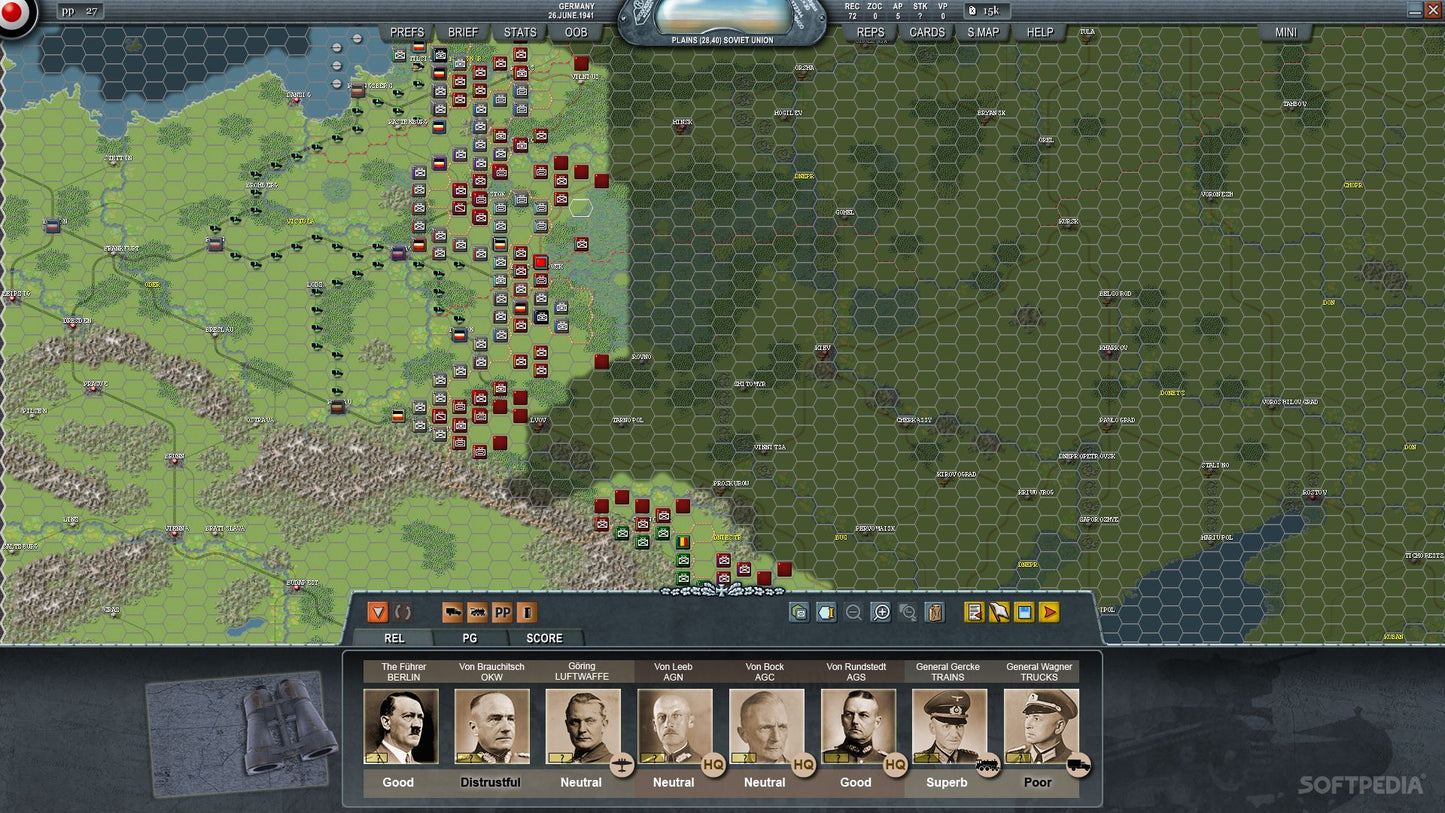The height and width of the screenshot is (813, 1445).
Task: Open supply view with the fuel can icon
Action: pos(934,612)
